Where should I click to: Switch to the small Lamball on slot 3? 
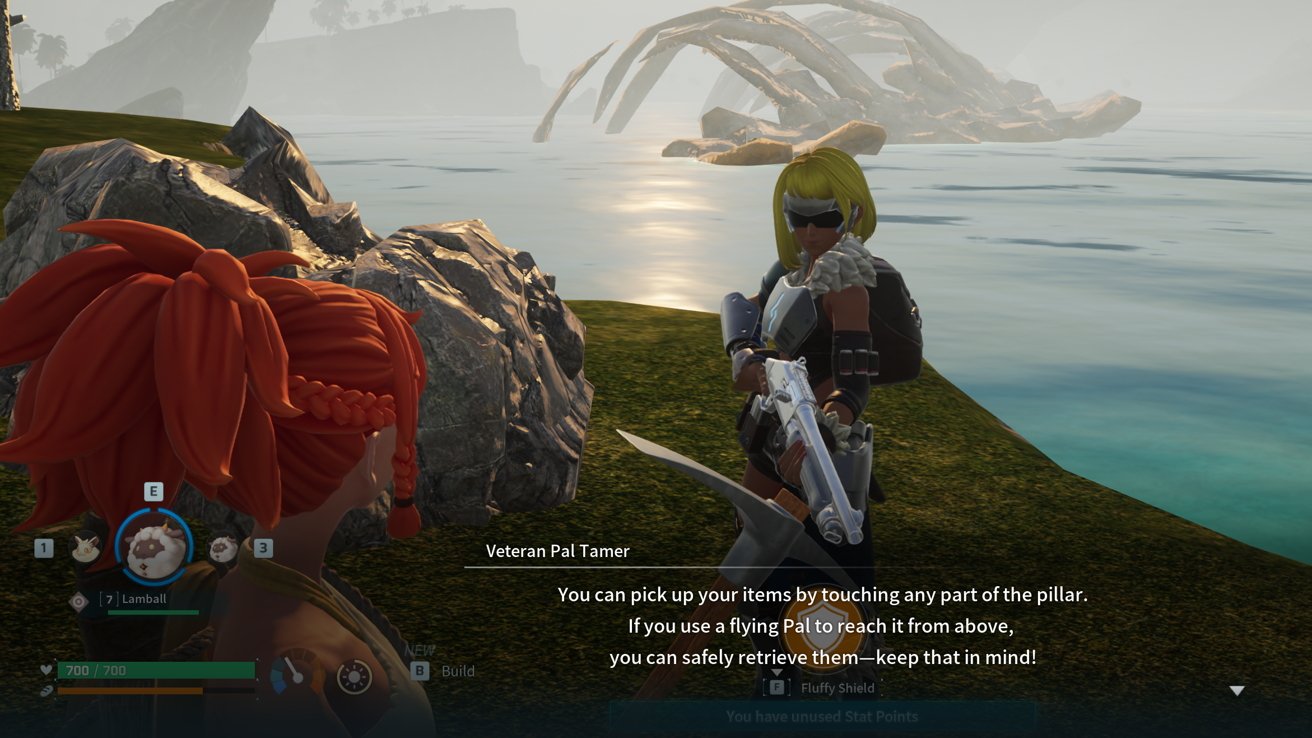pos(223,548)
